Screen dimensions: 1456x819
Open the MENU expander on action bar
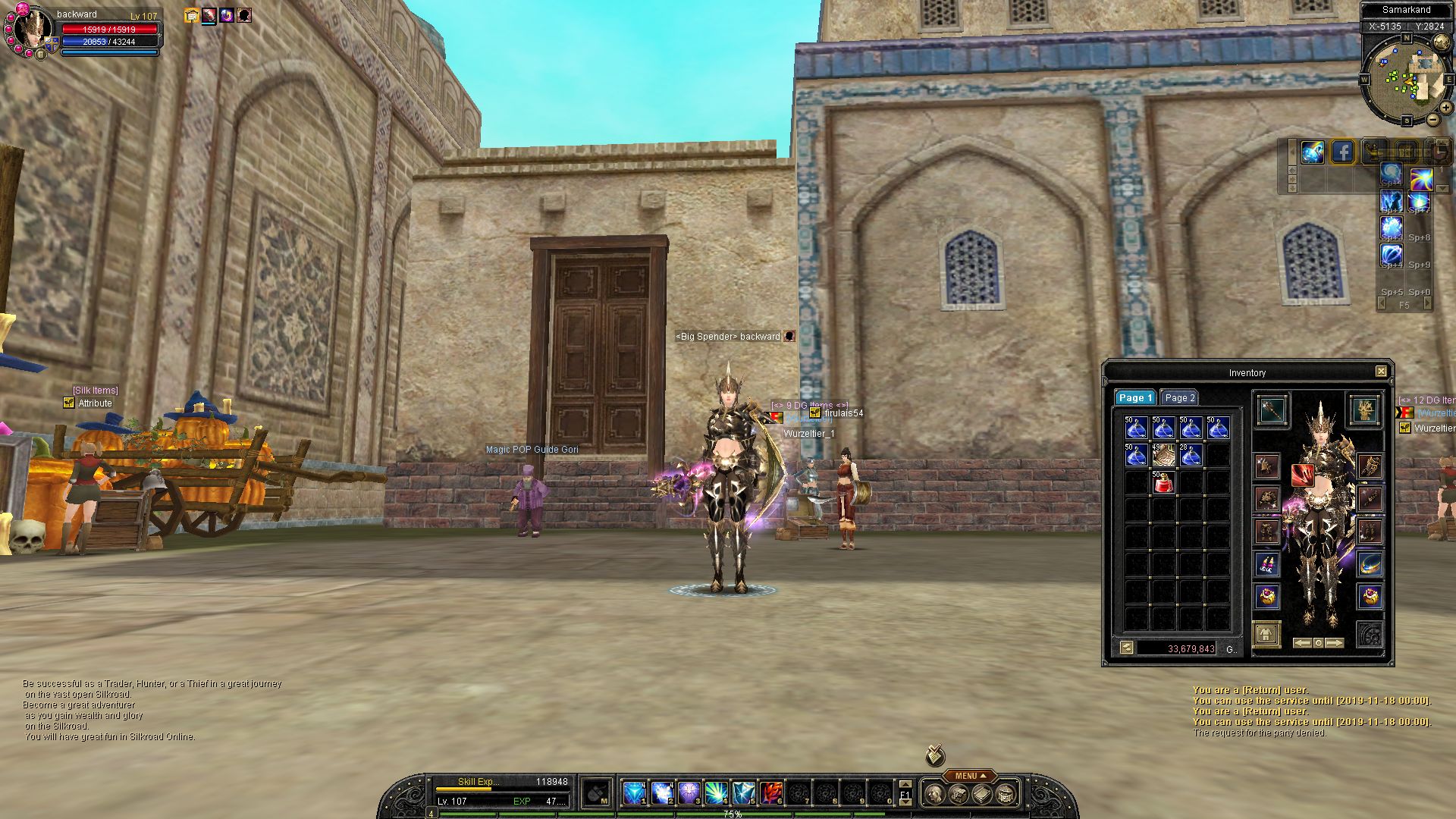tap(970, 776)
